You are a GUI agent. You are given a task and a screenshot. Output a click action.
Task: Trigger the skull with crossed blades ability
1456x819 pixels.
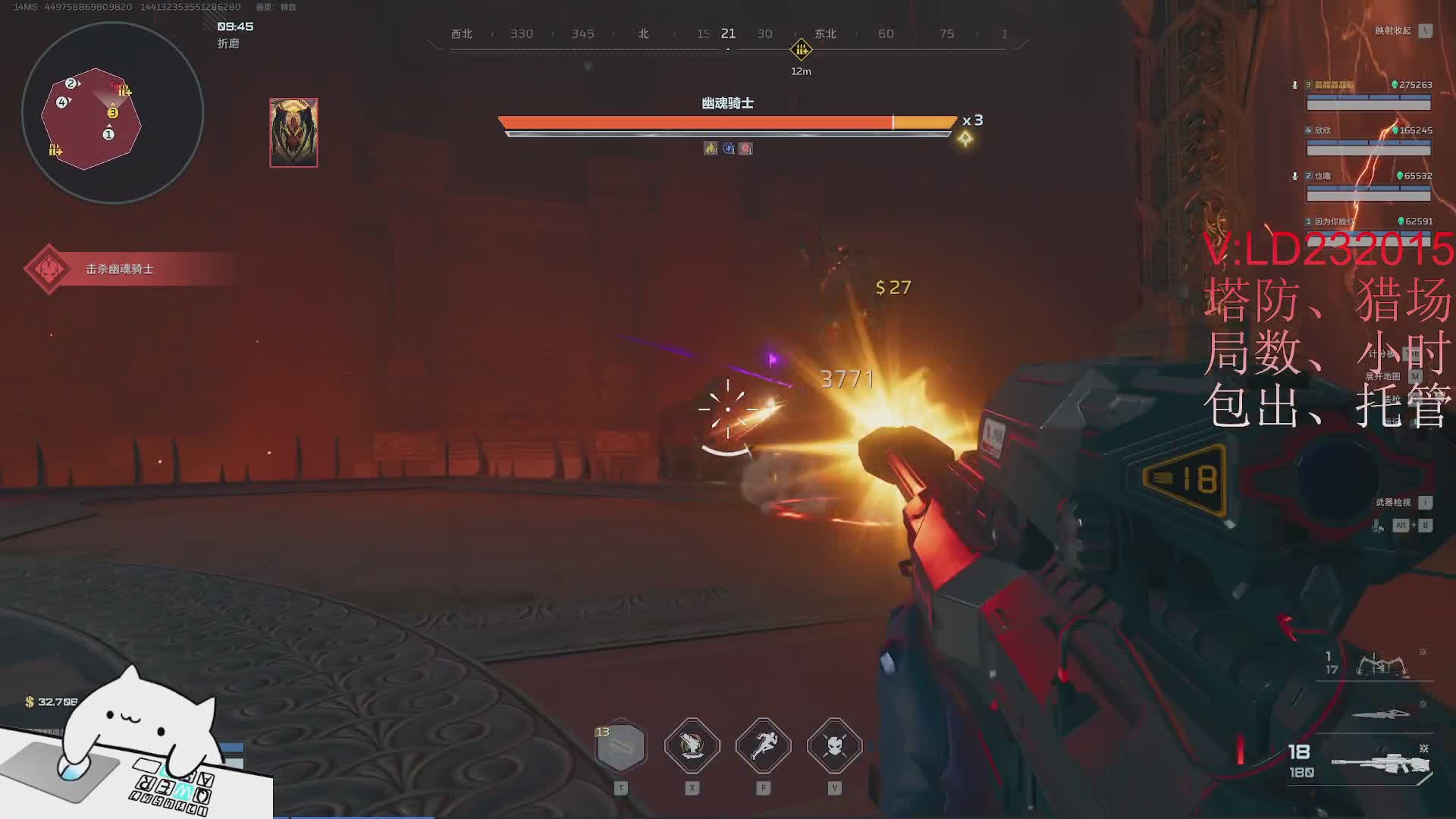pyautogui.click(x=834, y=745)
